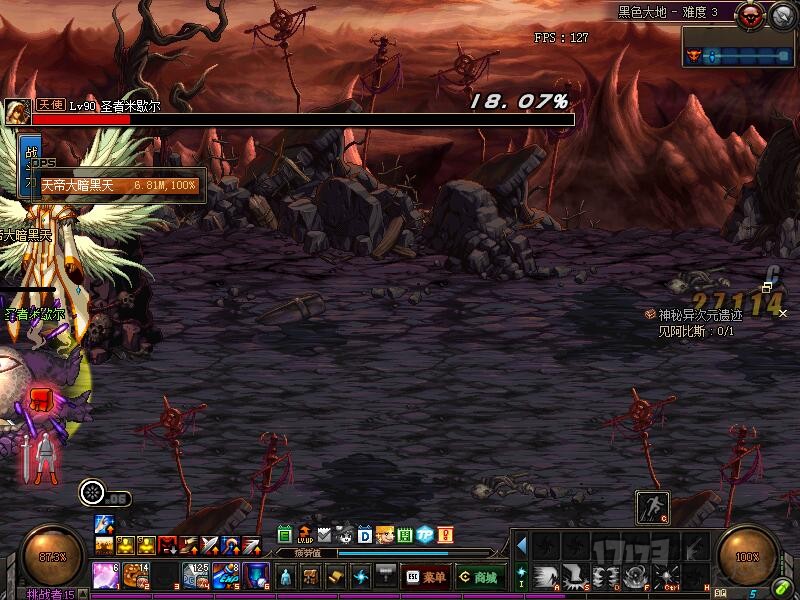Close the 神秘异次元遗迹 quest tracker
The width and height of the screenshot is (800, 600).
pos(783,313)
